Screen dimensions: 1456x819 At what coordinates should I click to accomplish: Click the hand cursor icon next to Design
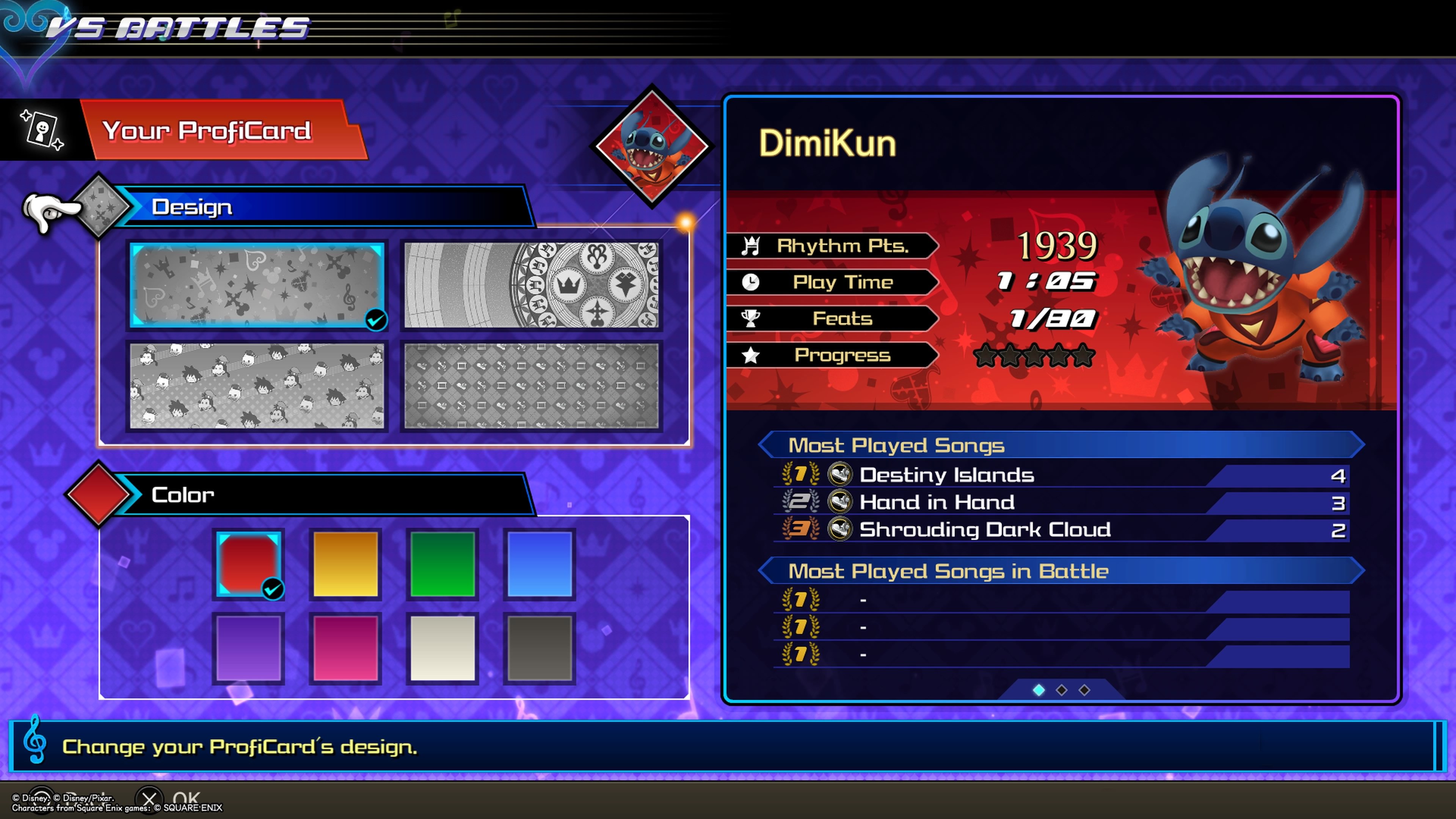click(x=51, y=209)
